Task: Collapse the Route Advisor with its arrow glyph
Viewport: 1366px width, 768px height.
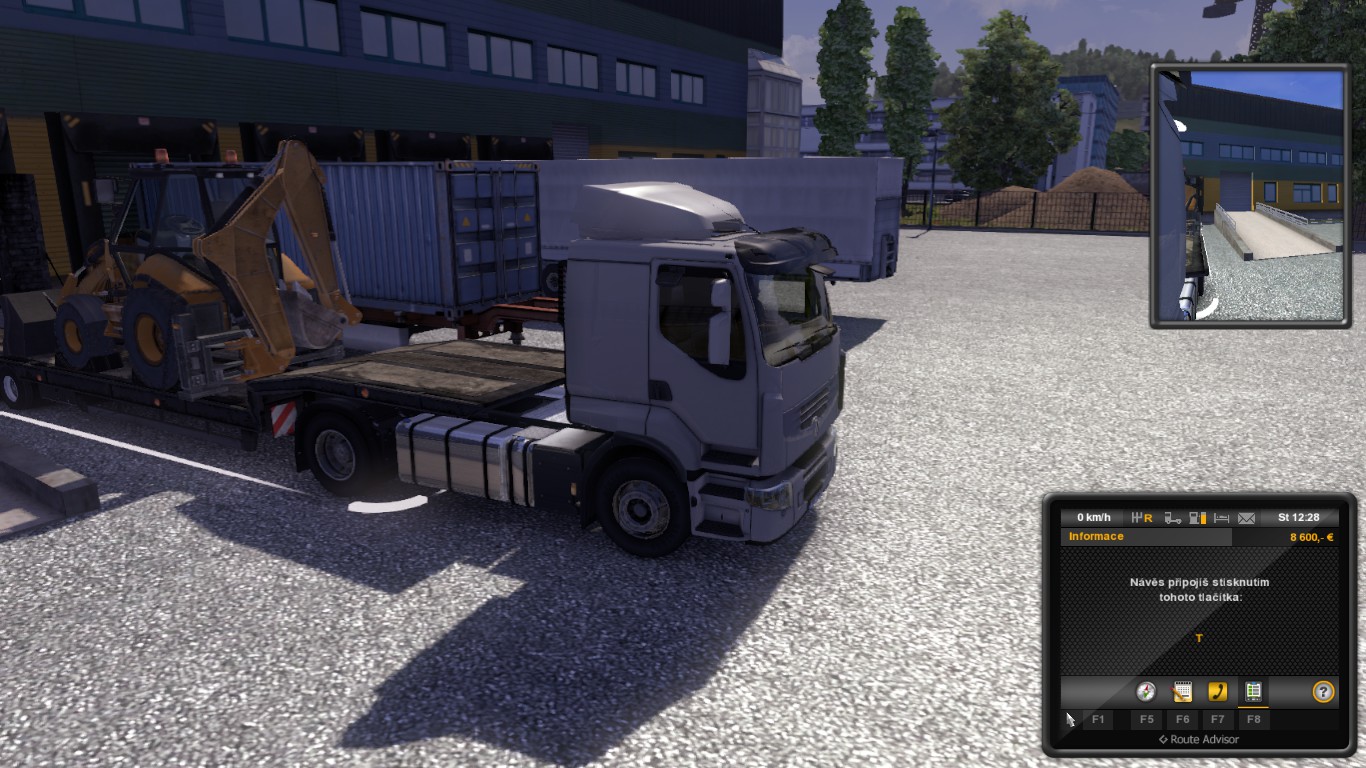Action: point(1163,738)
